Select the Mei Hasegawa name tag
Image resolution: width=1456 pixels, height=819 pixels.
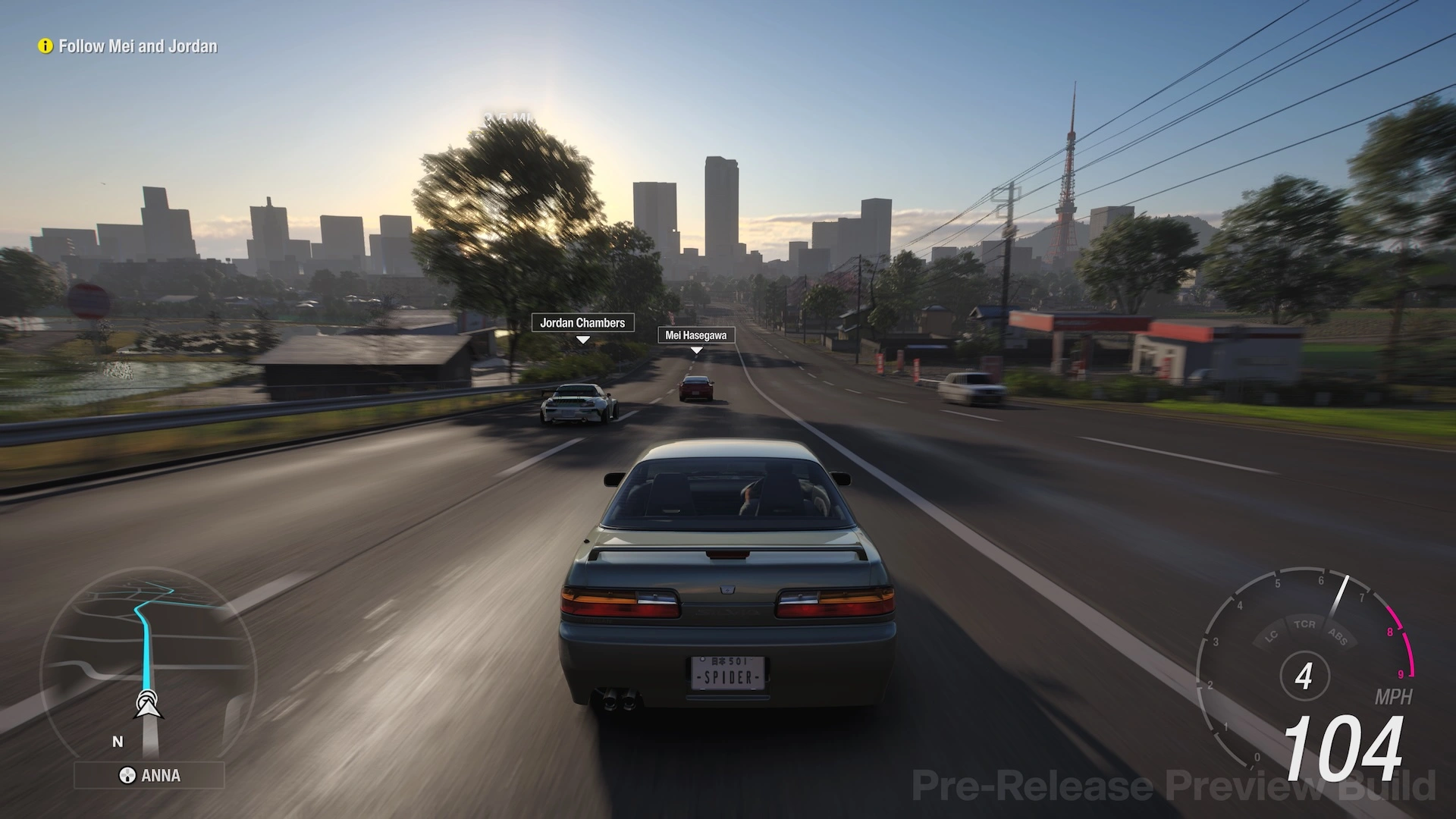pos(695,335)
